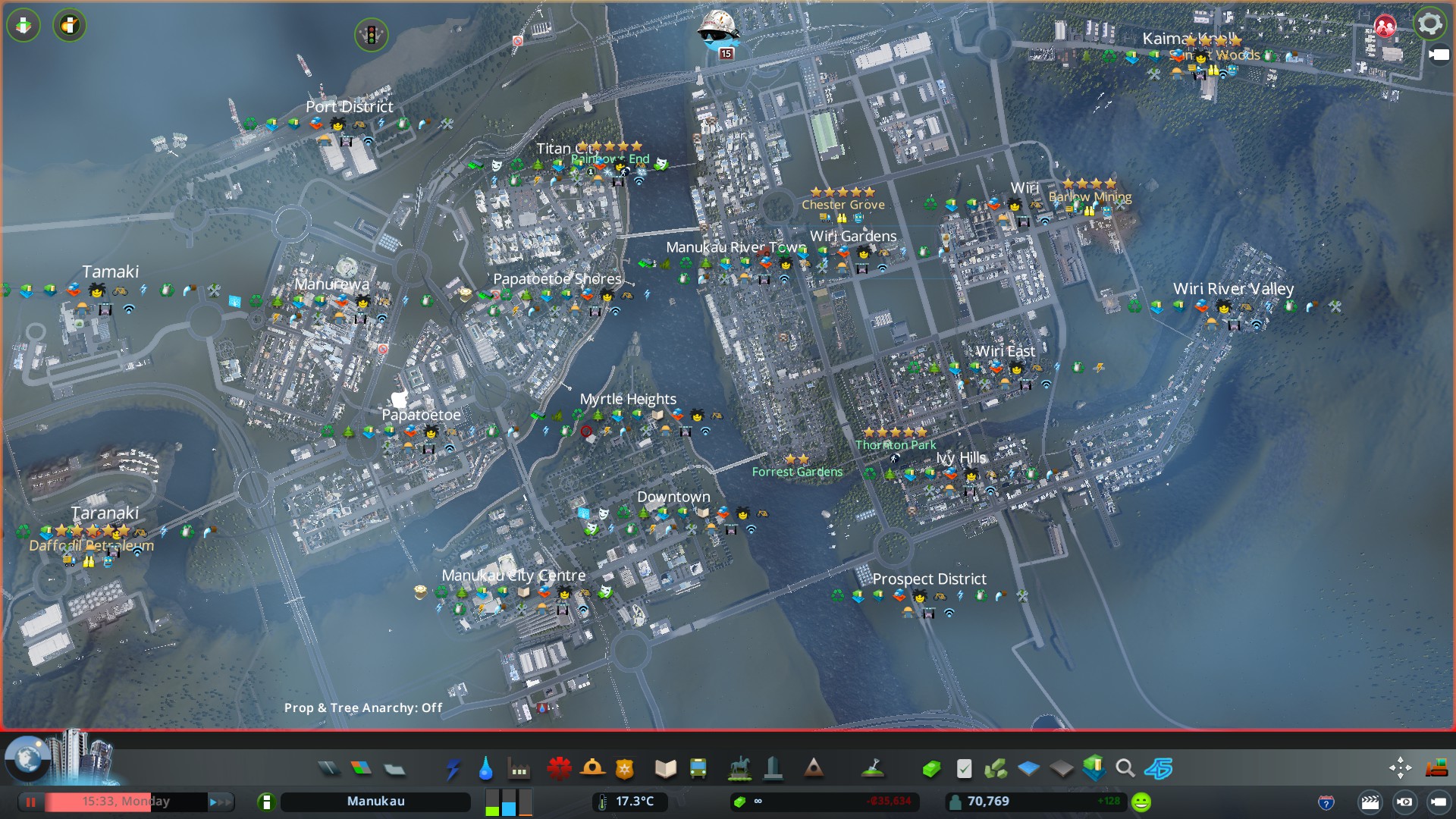Click the Manukau city name field
The width and height of the screenshot is (1456, 819).
tap(375, 802)
